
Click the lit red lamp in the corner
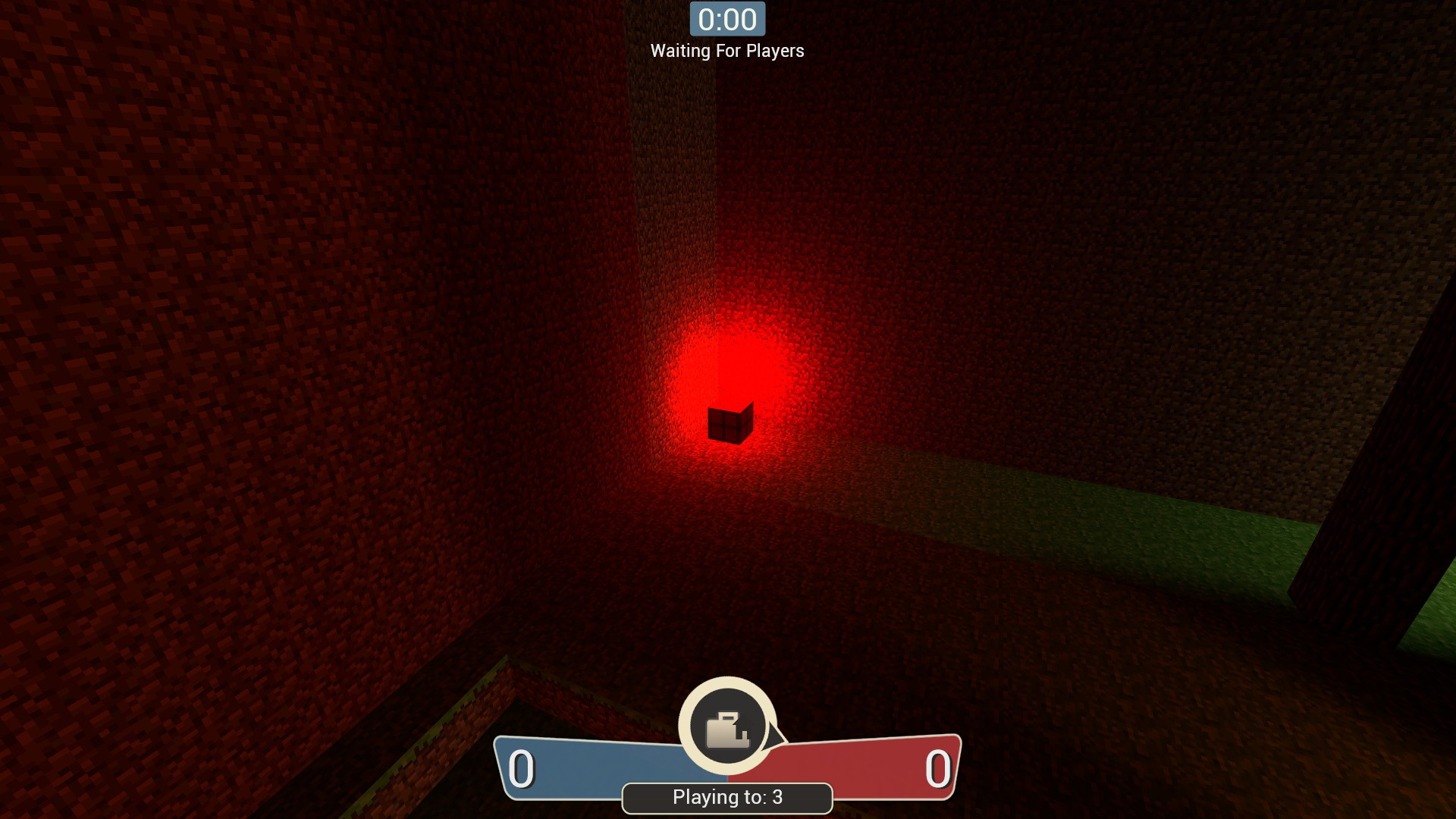tap(730, 422)
